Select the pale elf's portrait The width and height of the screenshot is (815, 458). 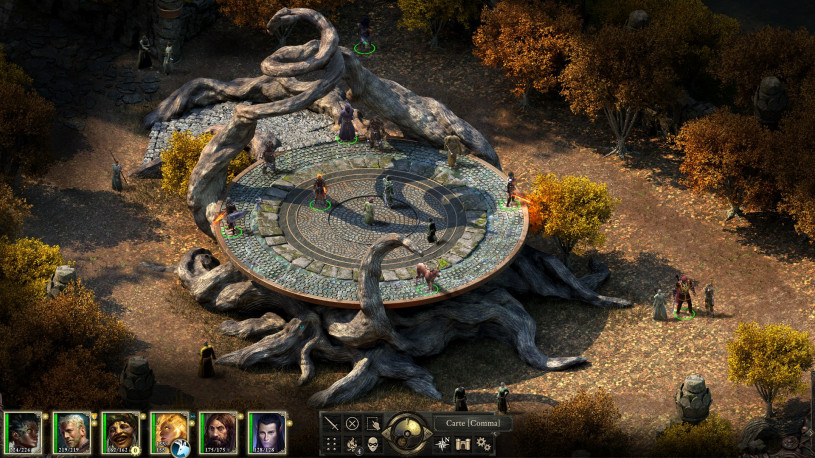point(267,432)
